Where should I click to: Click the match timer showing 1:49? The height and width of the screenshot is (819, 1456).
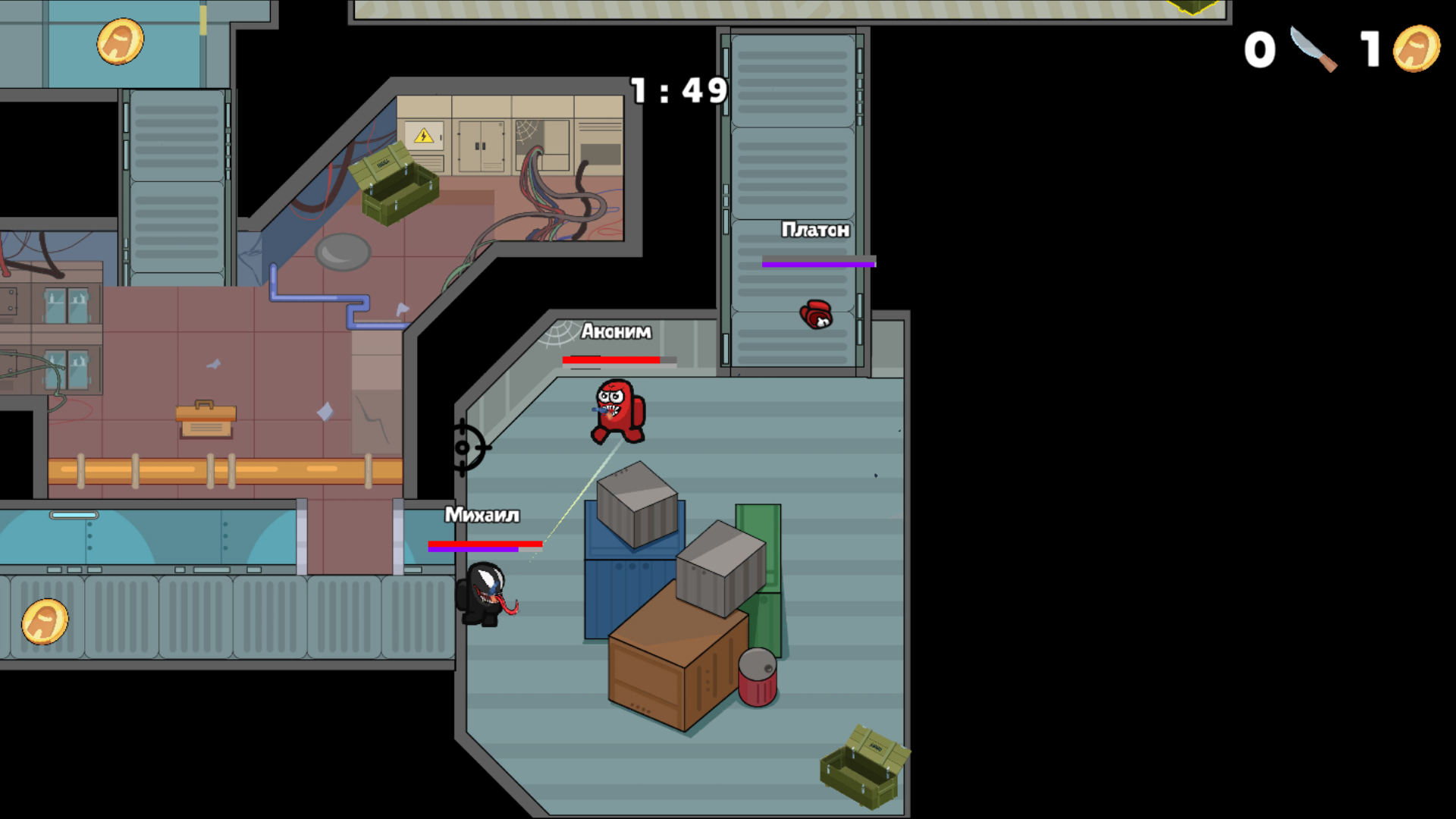(677, 89)
